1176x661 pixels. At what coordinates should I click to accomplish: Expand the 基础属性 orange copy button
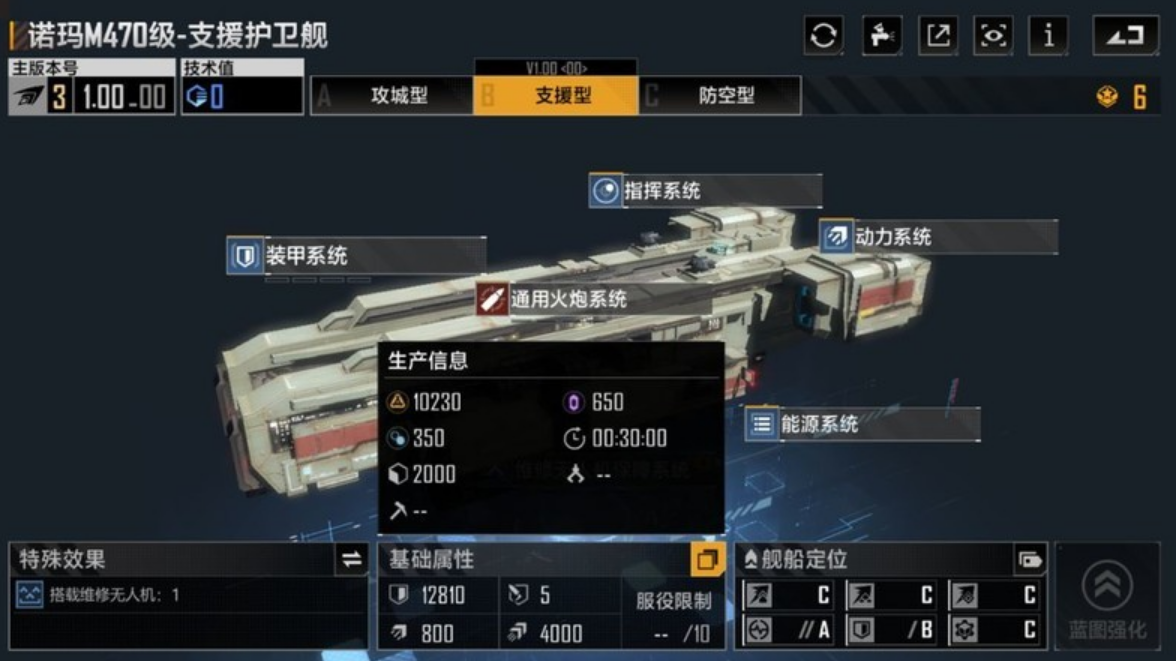(707, 560)
